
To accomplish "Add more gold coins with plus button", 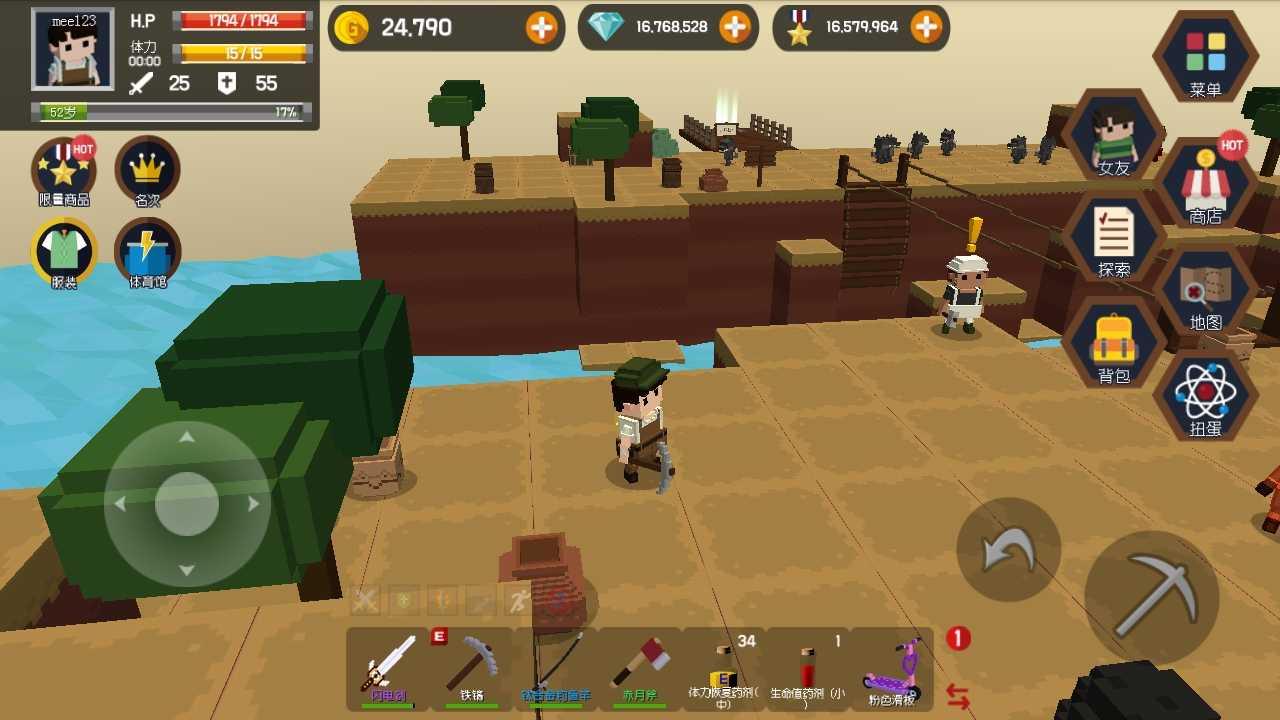I will (x=542, y=28).
